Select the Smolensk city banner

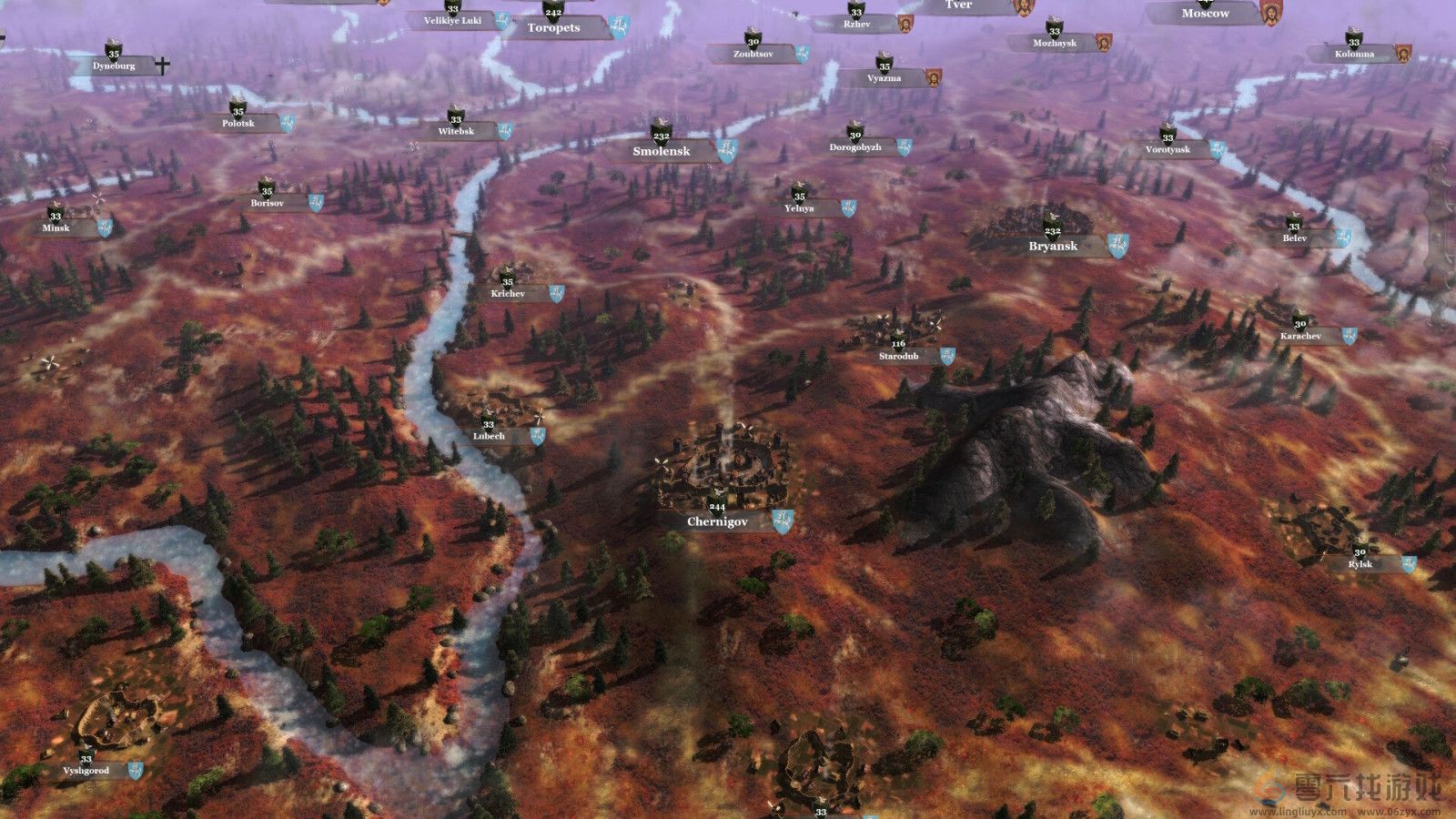coord(662,152)
